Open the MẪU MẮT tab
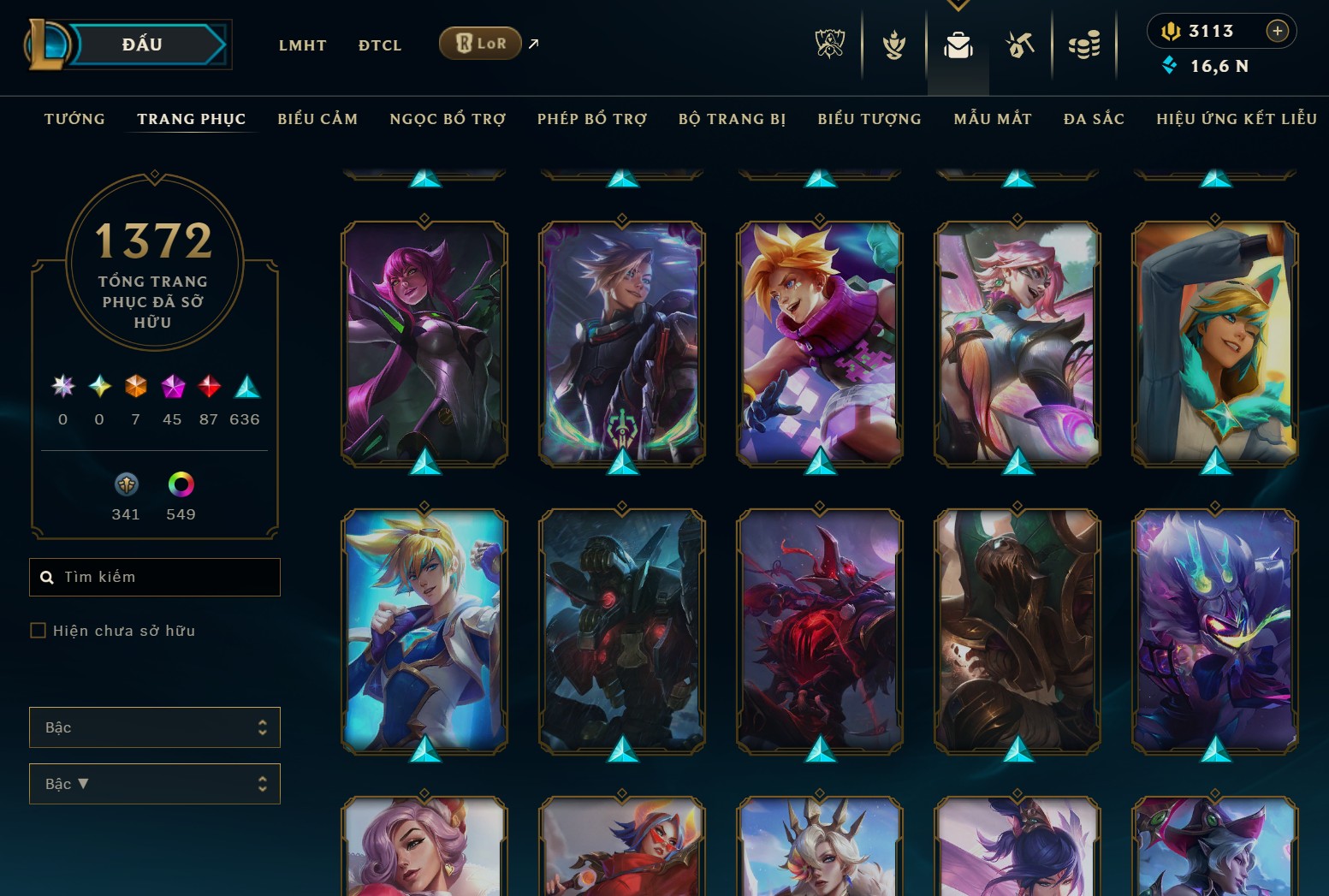The image size is (1329, 896). click(x=993, y=119)
